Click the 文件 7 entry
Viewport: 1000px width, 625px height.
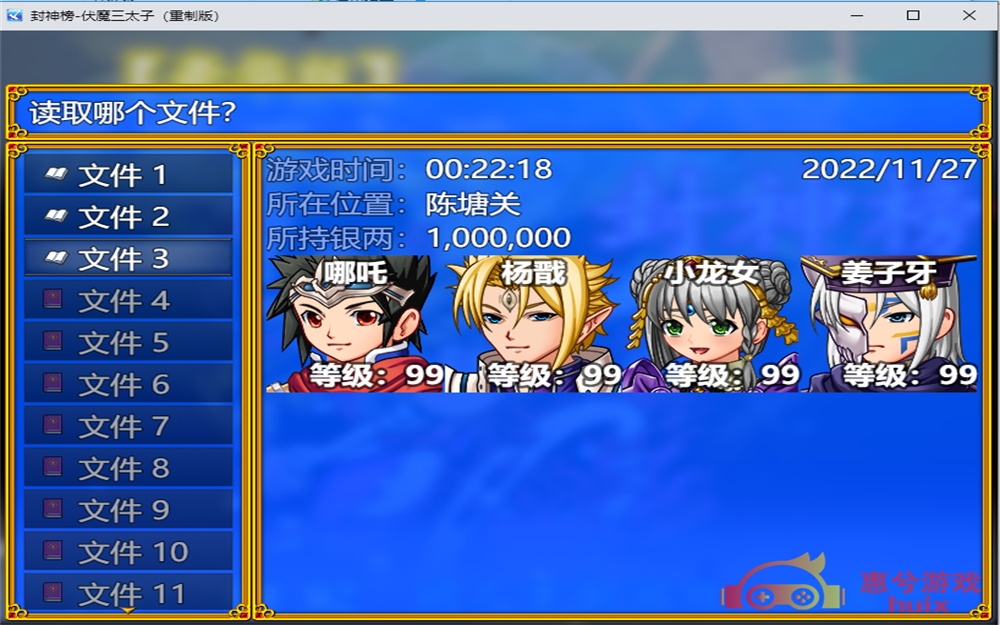click(x=128, y=427)
